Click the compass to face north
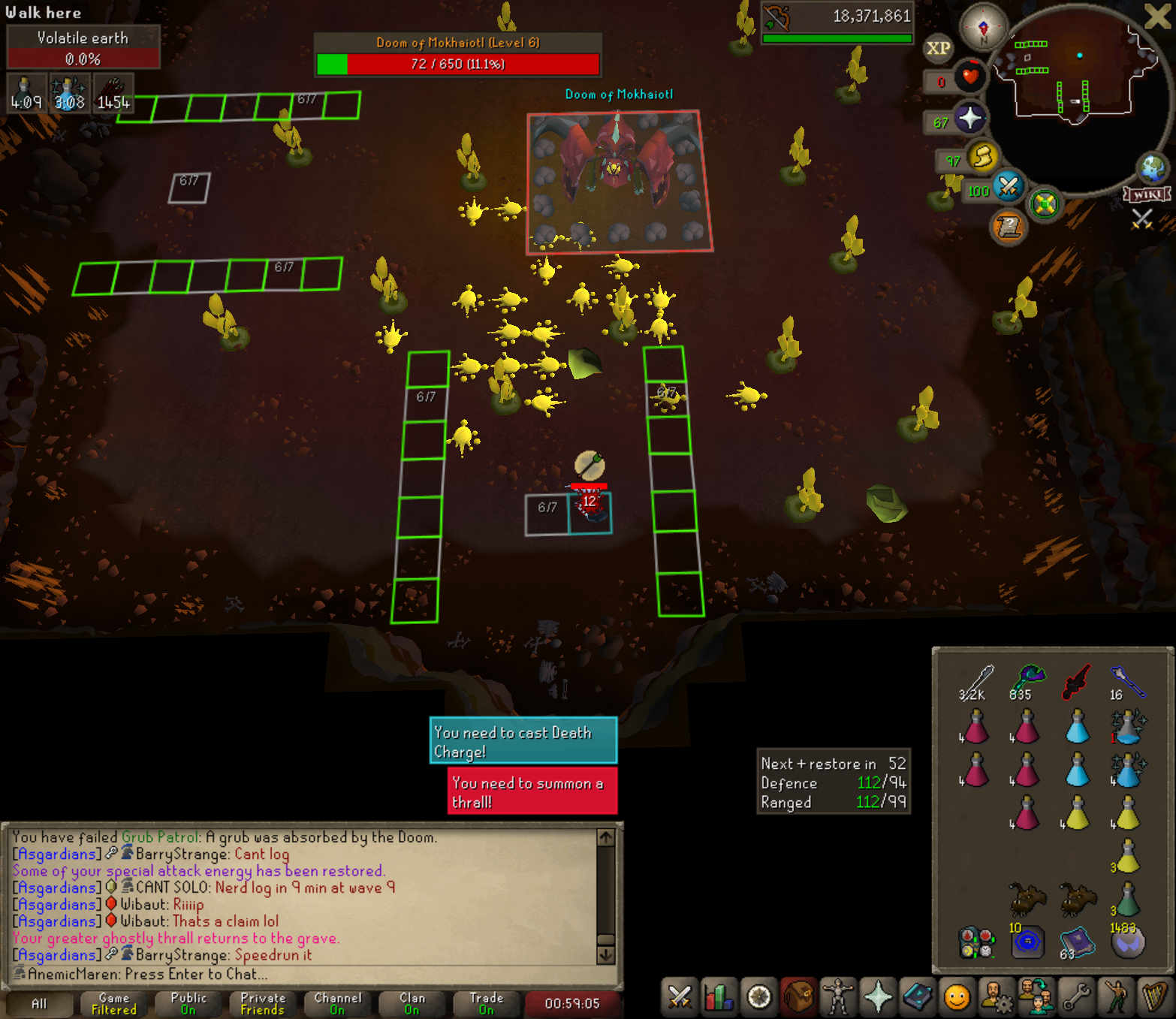This screenshot has width=1176, height=1019. (983, 26)
